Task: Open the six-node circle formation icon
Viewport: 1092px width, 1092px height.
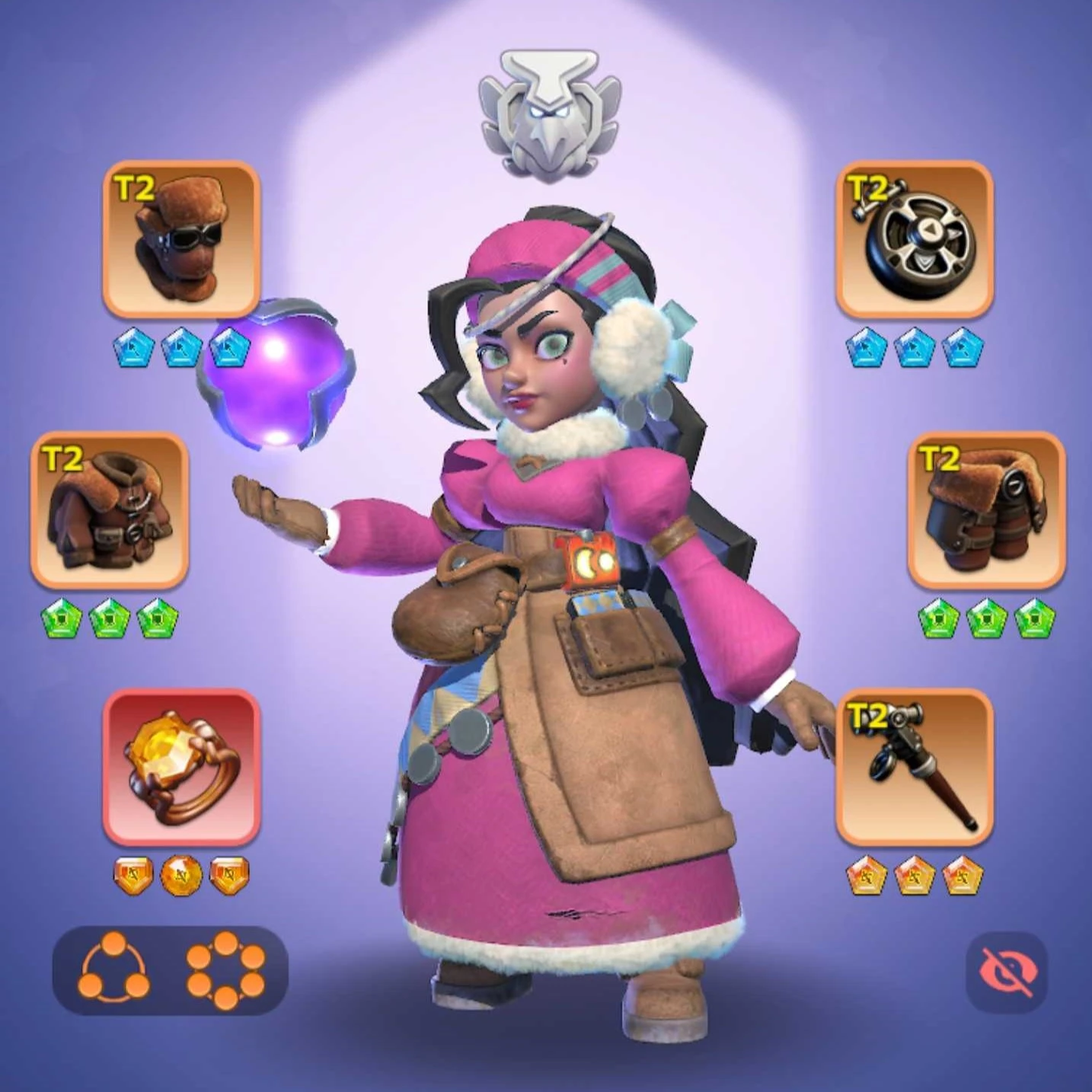Action: (x=225, y=970)
